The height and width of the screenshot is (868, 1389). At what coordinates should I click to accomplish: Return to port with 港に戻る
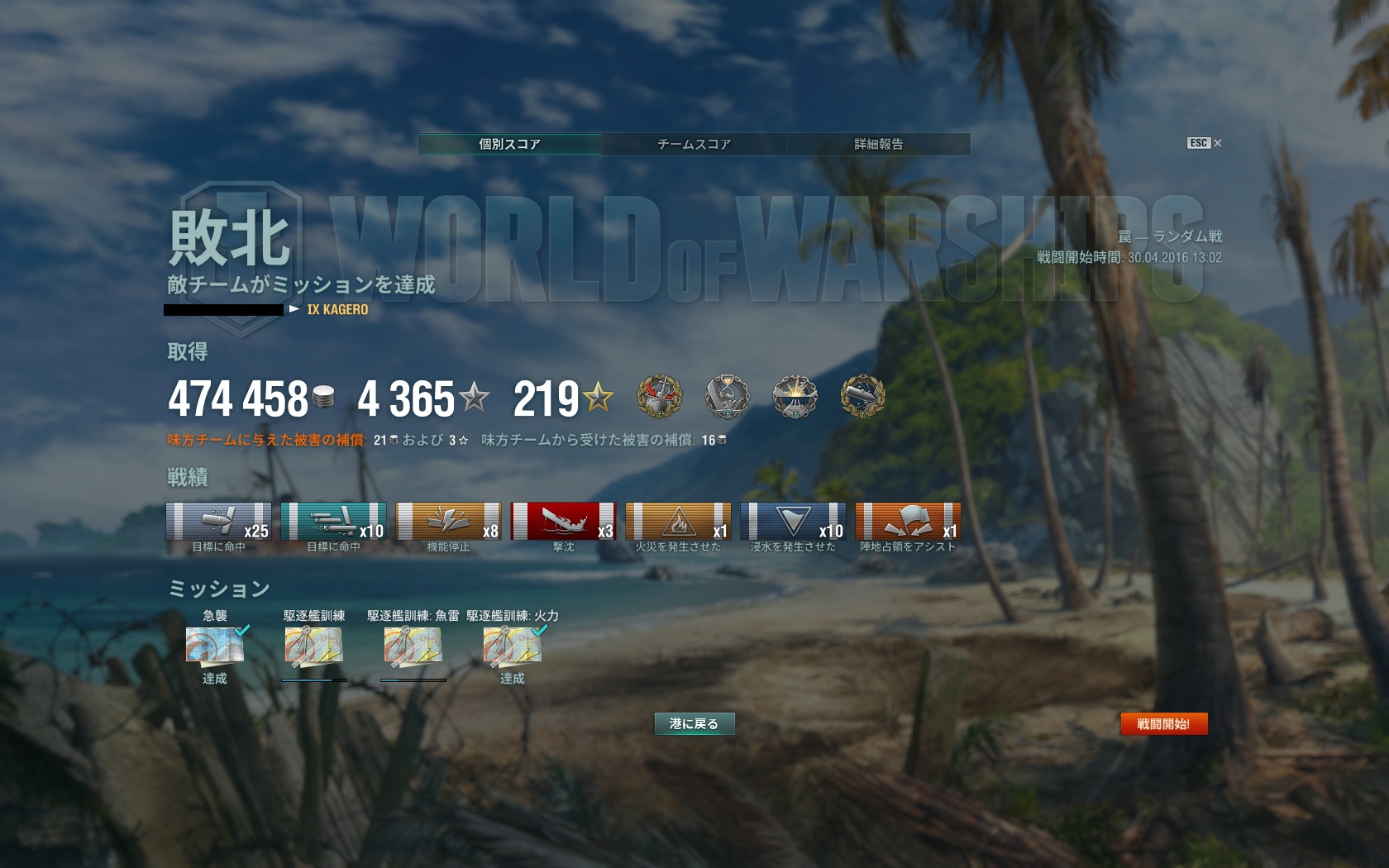click(x=694, y=724)
